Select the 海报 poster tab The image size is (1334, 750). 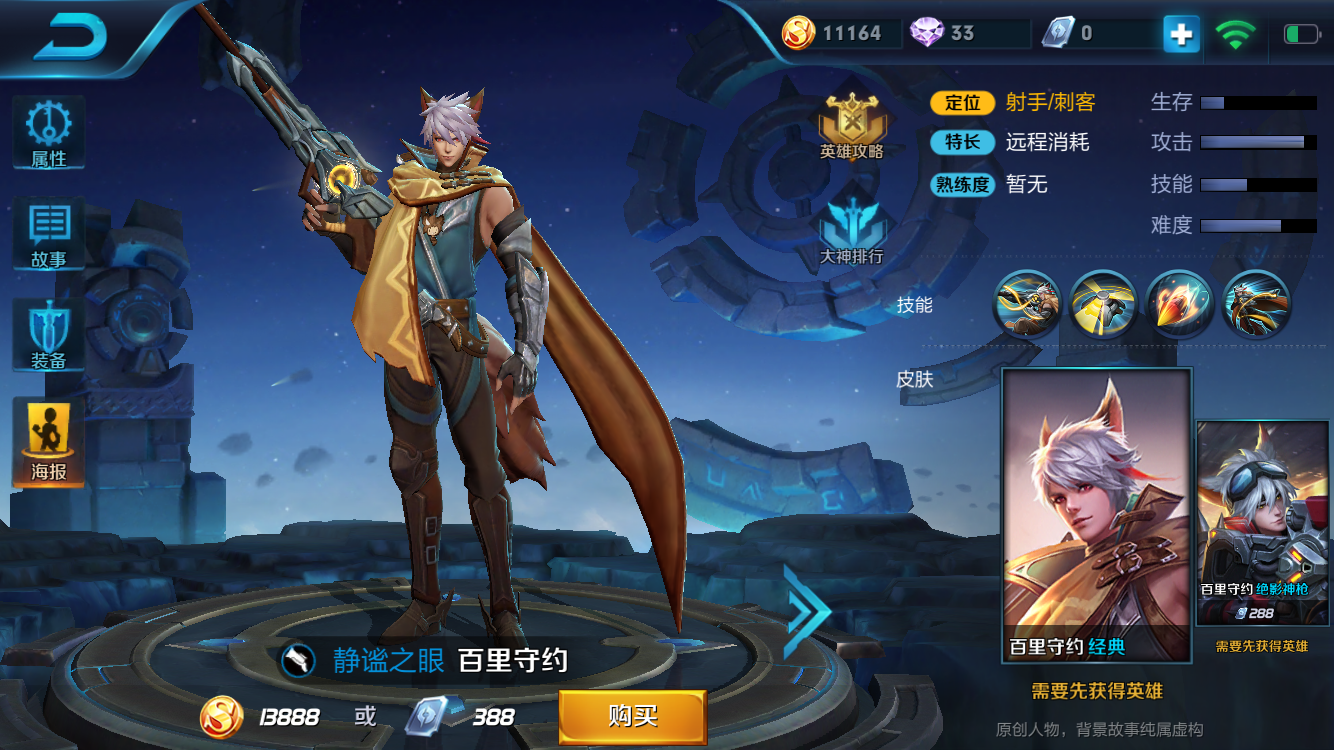click(48, 441)
